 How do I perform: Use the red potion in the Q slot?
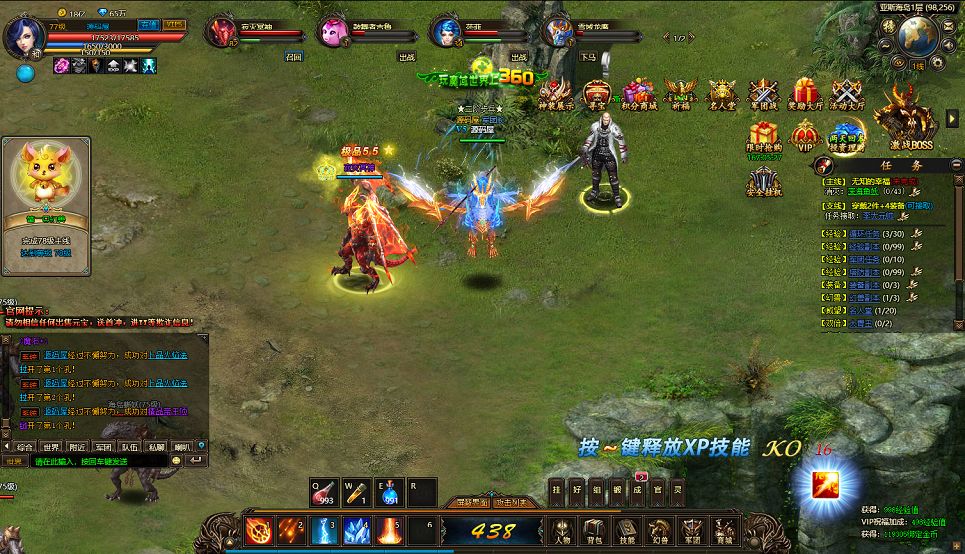pos(325,492)
